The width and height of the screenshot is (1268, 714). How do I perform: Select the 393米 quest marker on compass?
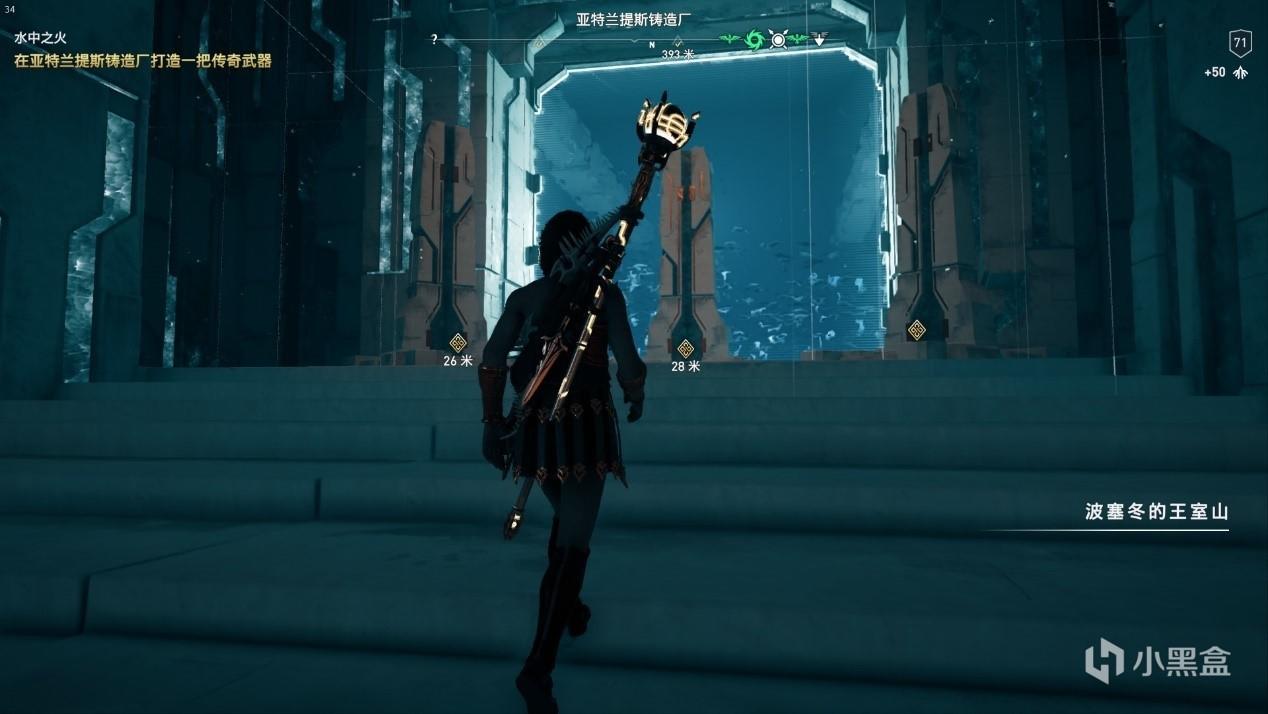[x=677, y=42]
